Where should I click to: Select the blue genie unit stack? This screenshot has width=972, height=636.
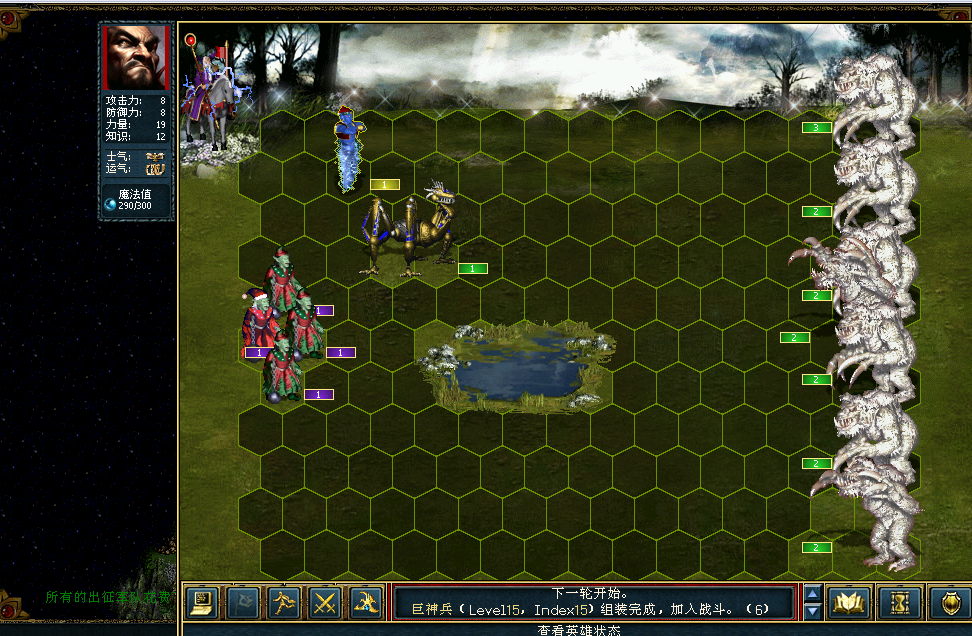[349, 147]
